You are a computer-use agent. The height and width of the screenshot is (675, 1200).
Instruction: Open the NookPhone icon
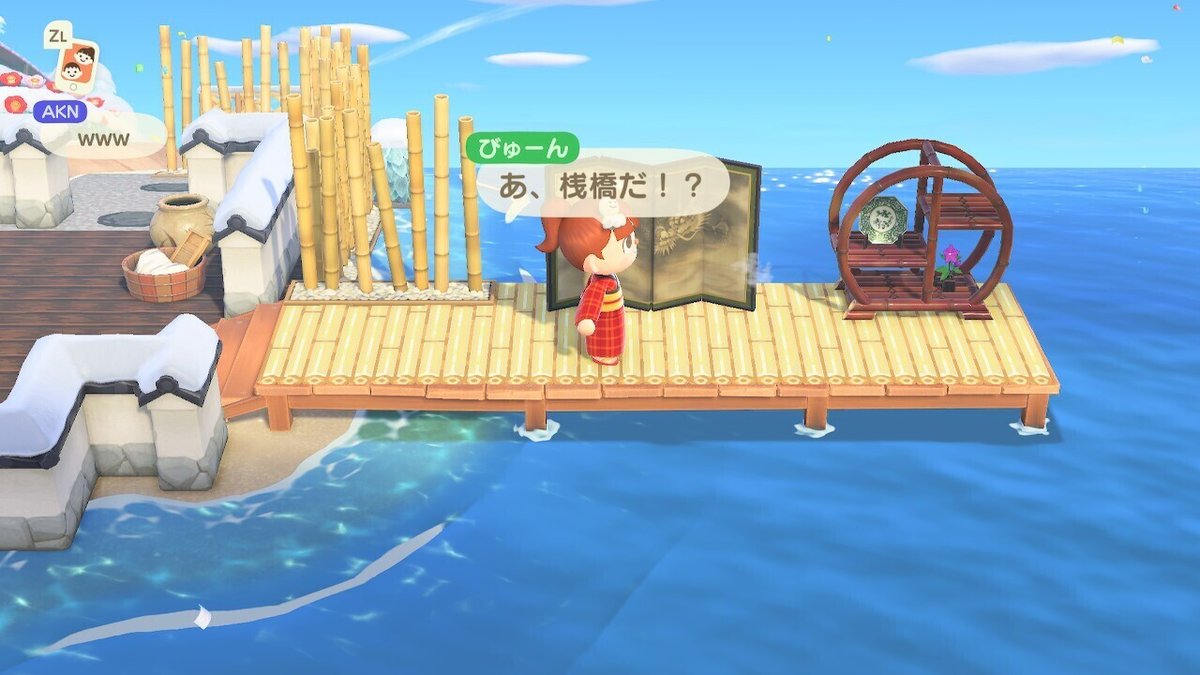pos(75,65)
